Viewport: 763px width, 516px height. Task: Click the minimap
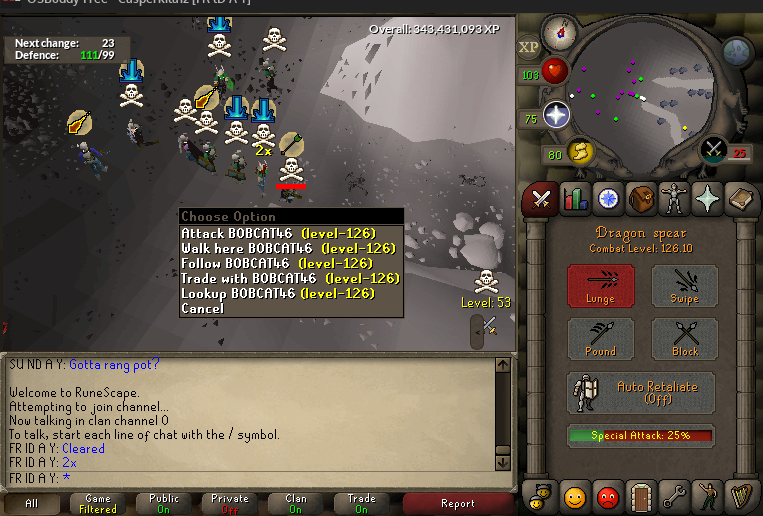tap(640, 90)
